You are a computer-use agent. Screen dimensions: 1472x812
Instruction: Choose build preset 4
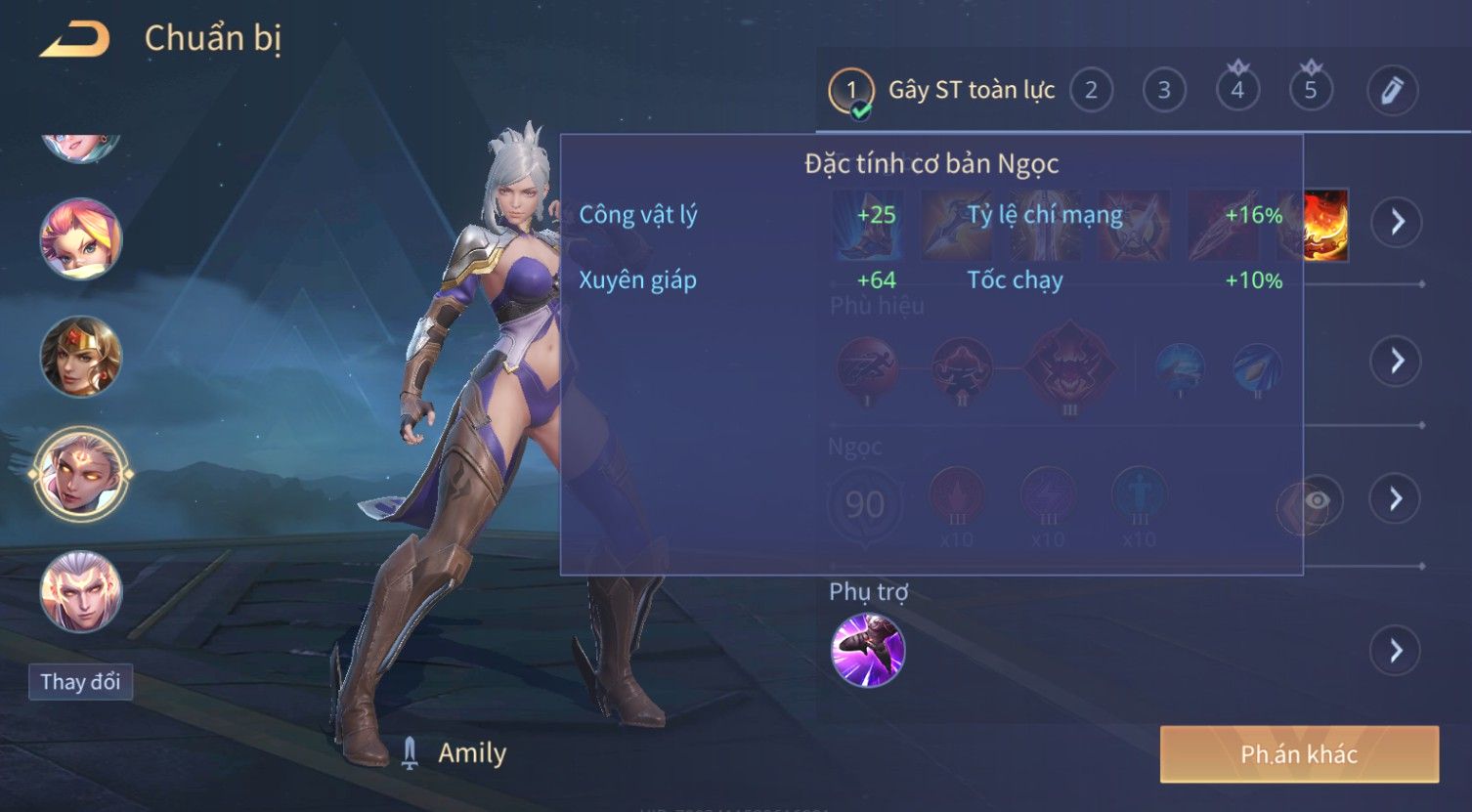tap(1237, 91)
